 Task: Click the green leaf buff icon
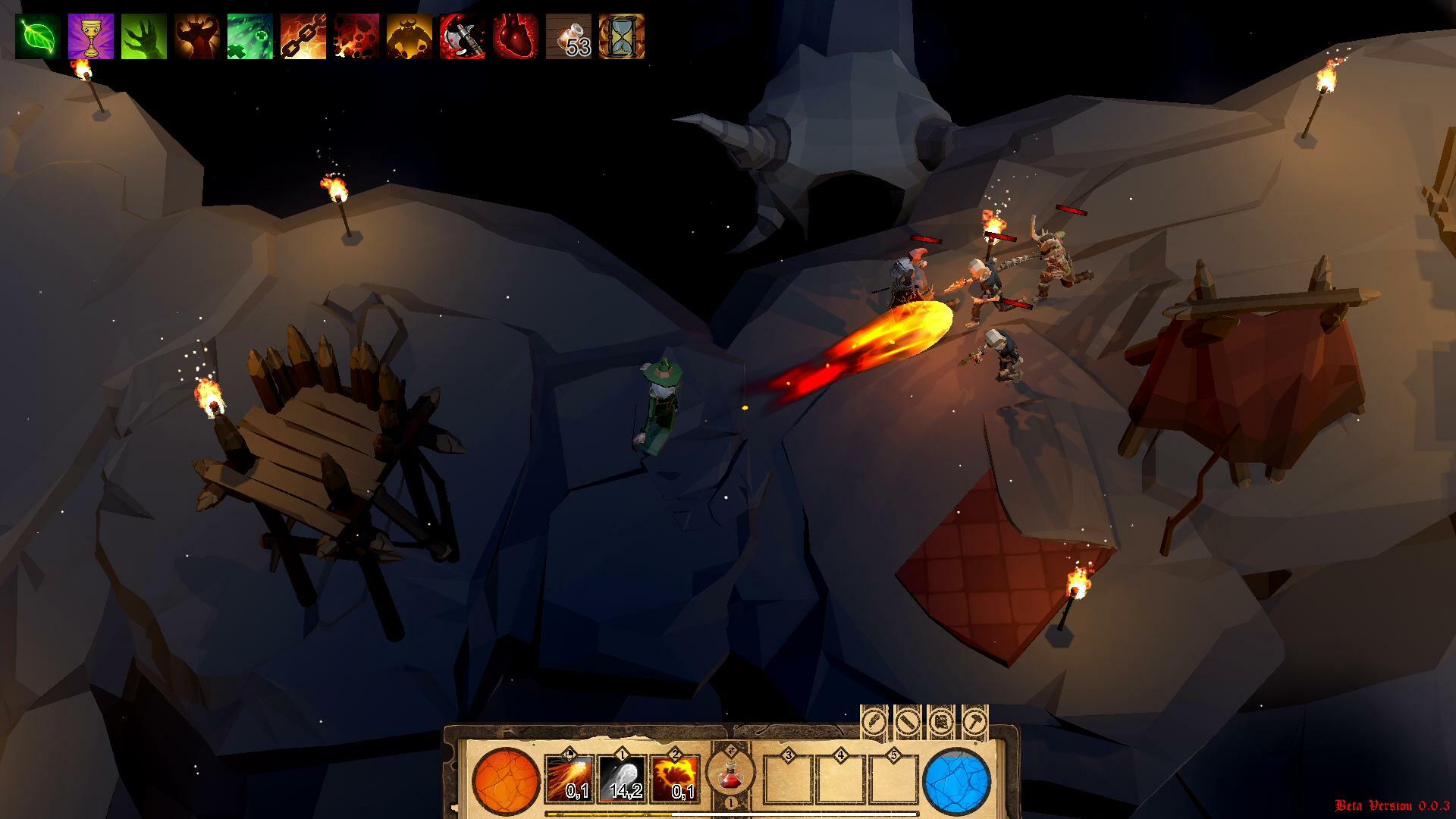click(x=38, y=36)
